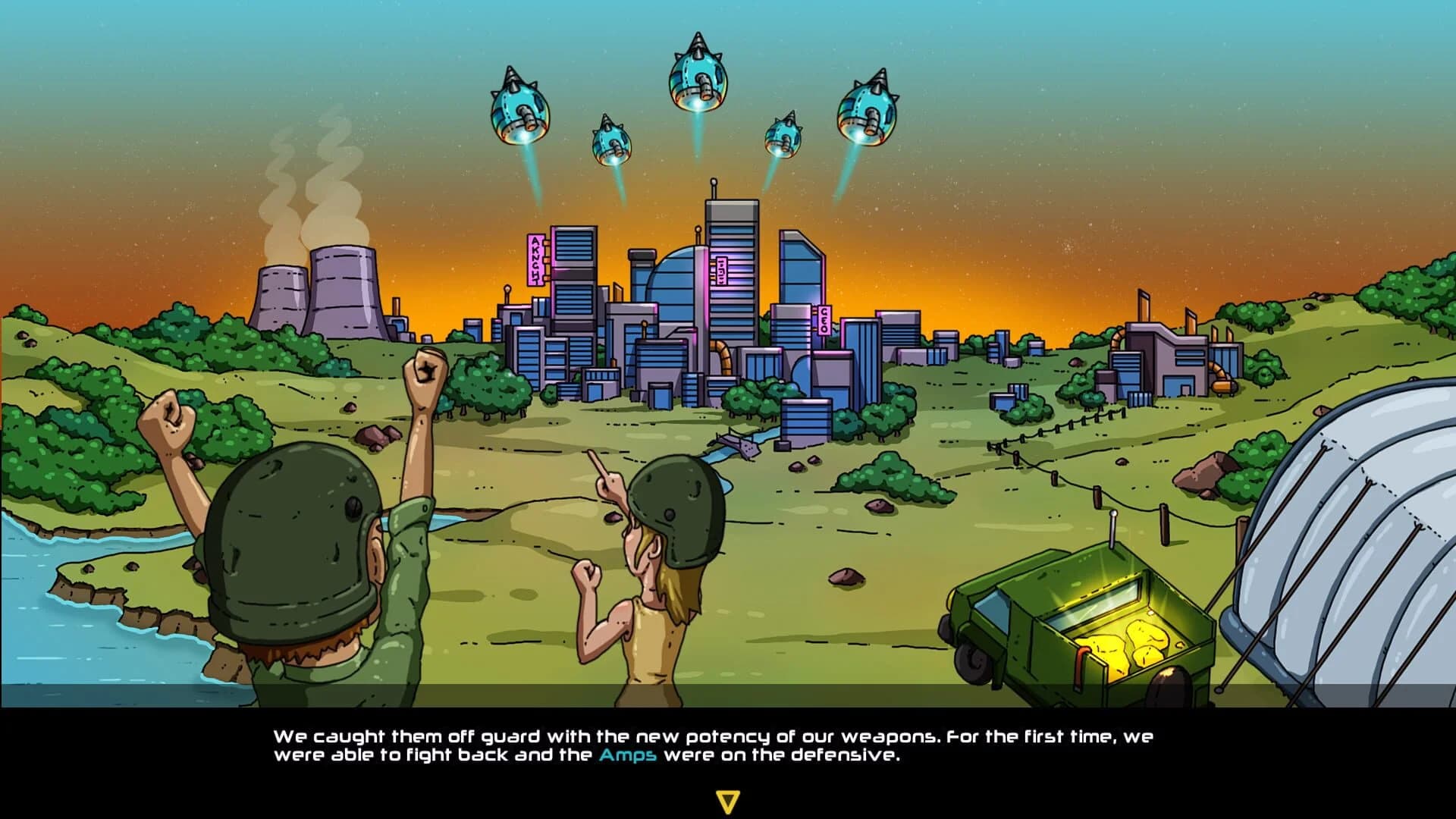
Task: Click the GEO sign on the right building
Action: (x=824, y=318)
